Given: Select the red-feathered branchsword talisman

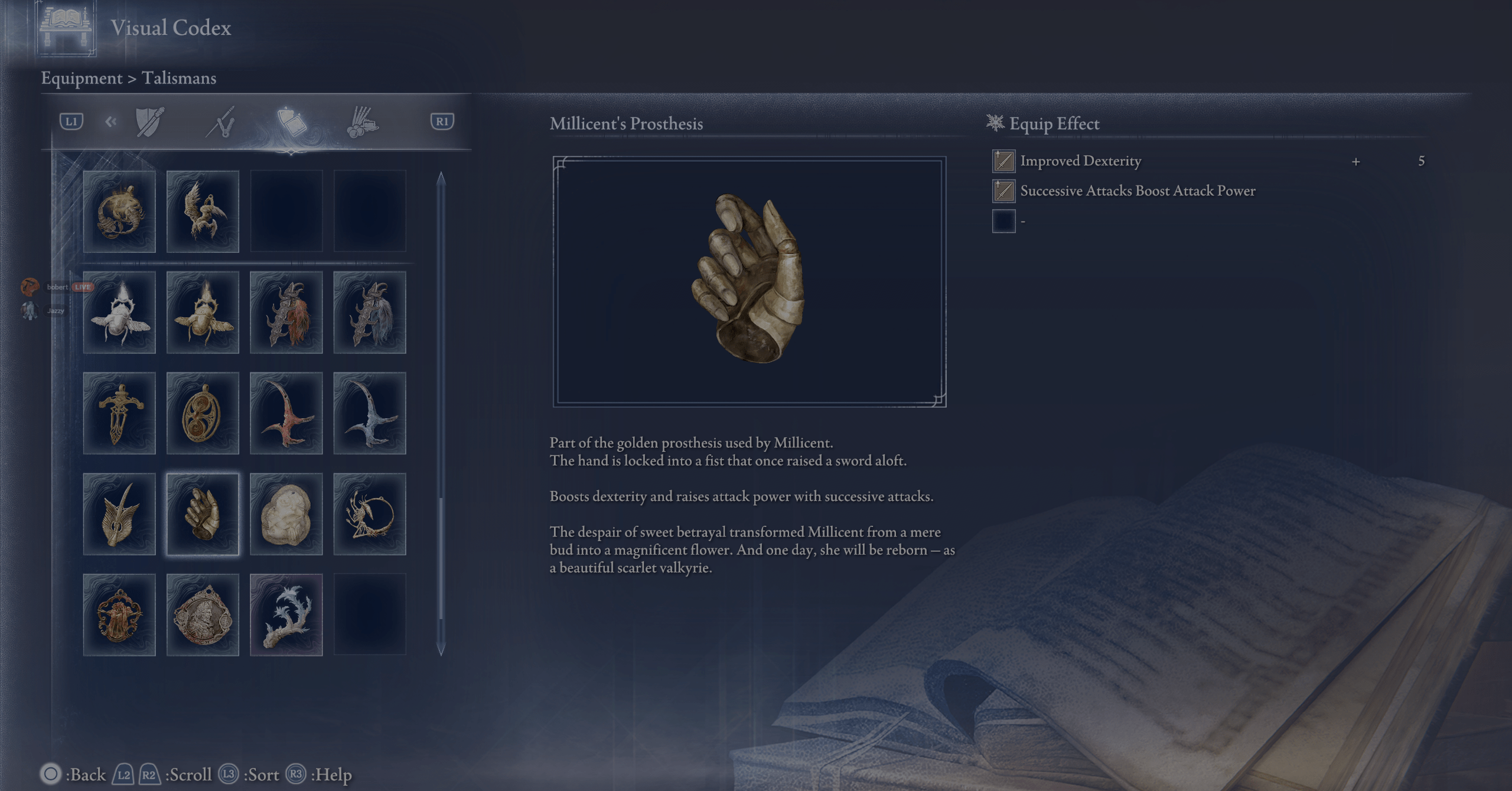Looking at the screenshot, I should 286,313.
